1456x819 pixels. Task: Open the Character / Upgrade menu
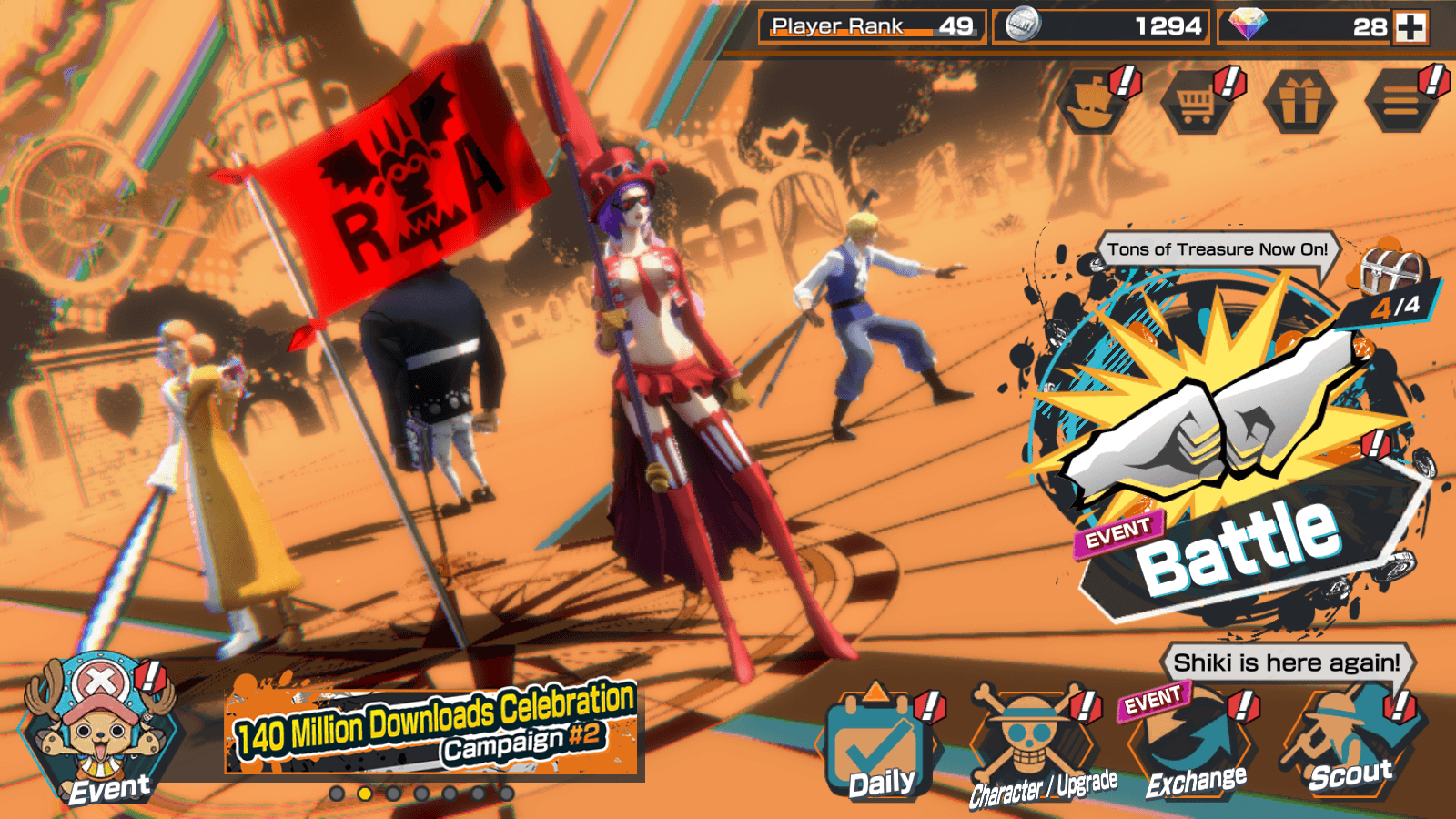(x=1033, y=748)
